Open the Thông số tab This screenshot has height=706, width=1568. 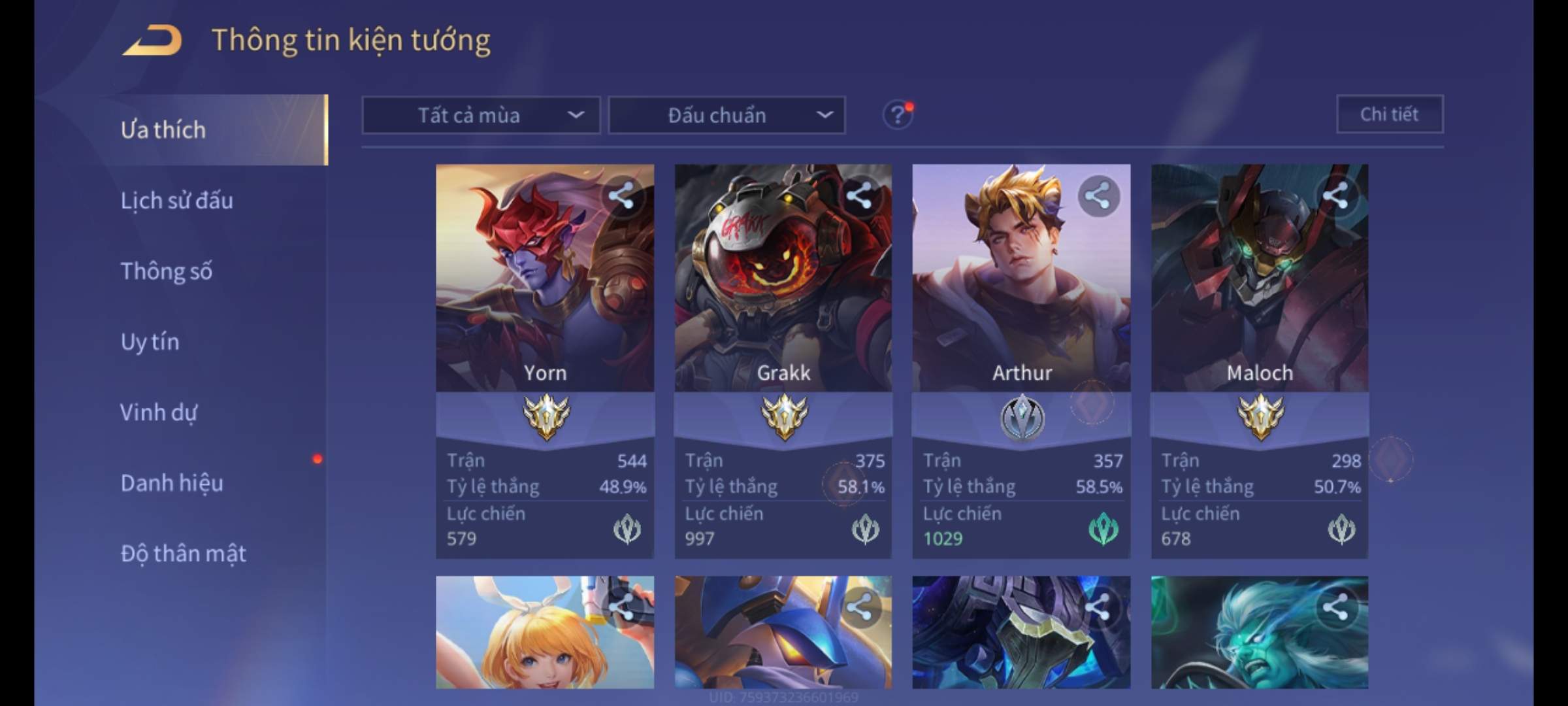click(167, 271)
